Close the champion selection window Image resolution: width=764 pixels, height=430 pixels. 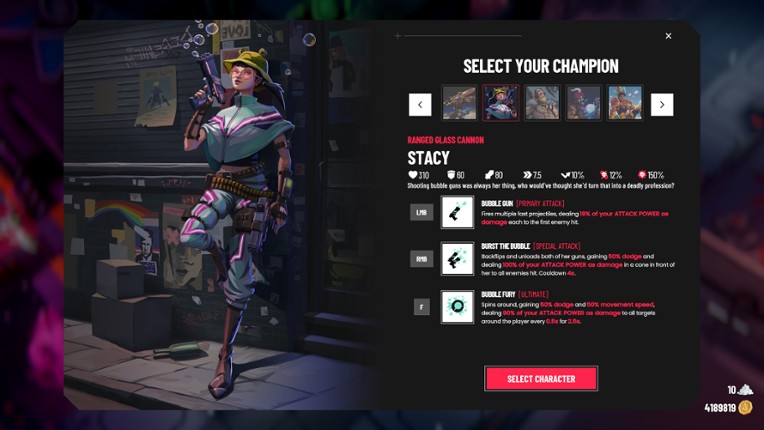[x=668, y=36]
